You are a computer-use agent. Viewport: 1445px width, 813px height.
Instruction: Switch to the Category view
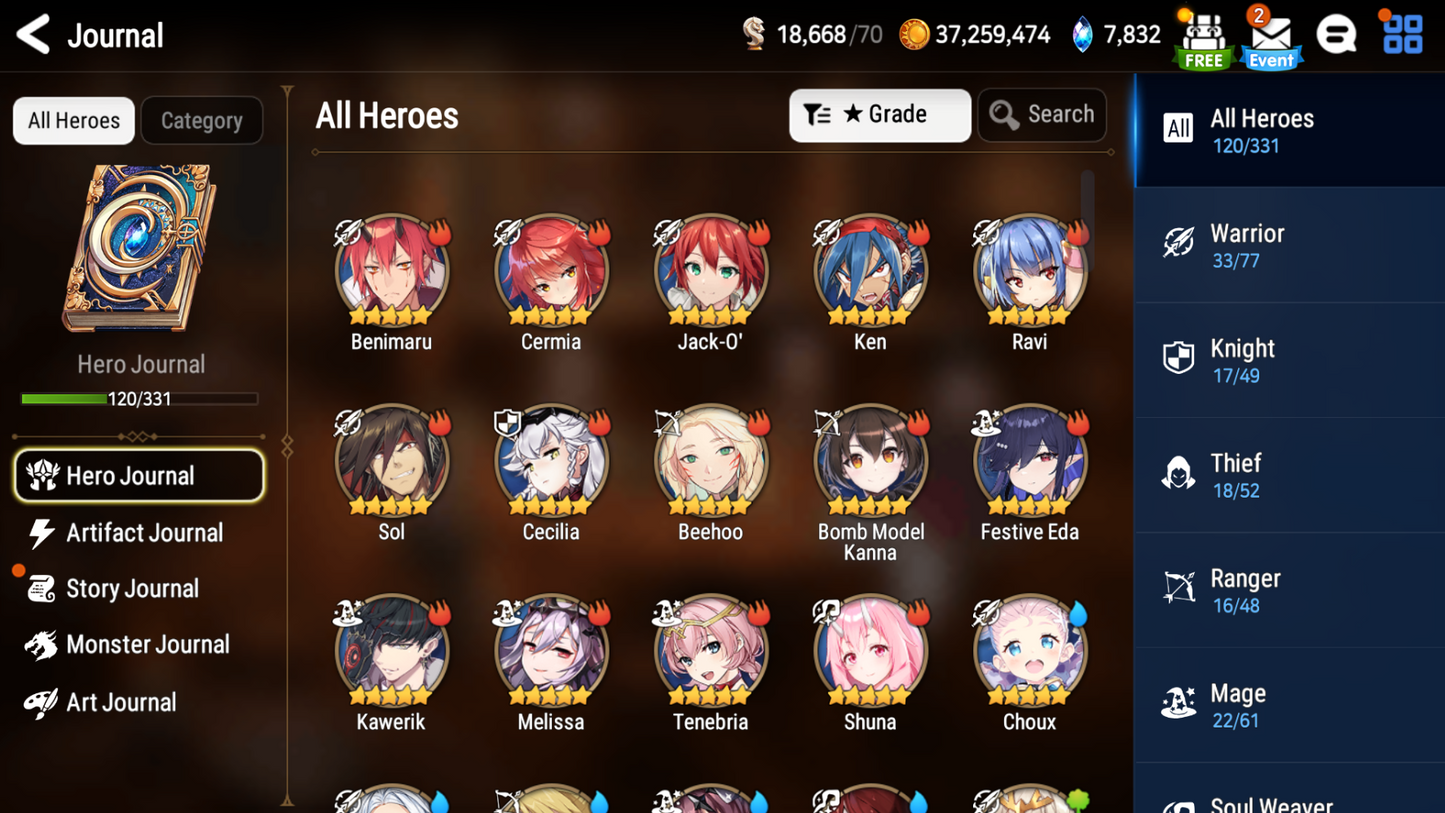(x=201, y=120)
